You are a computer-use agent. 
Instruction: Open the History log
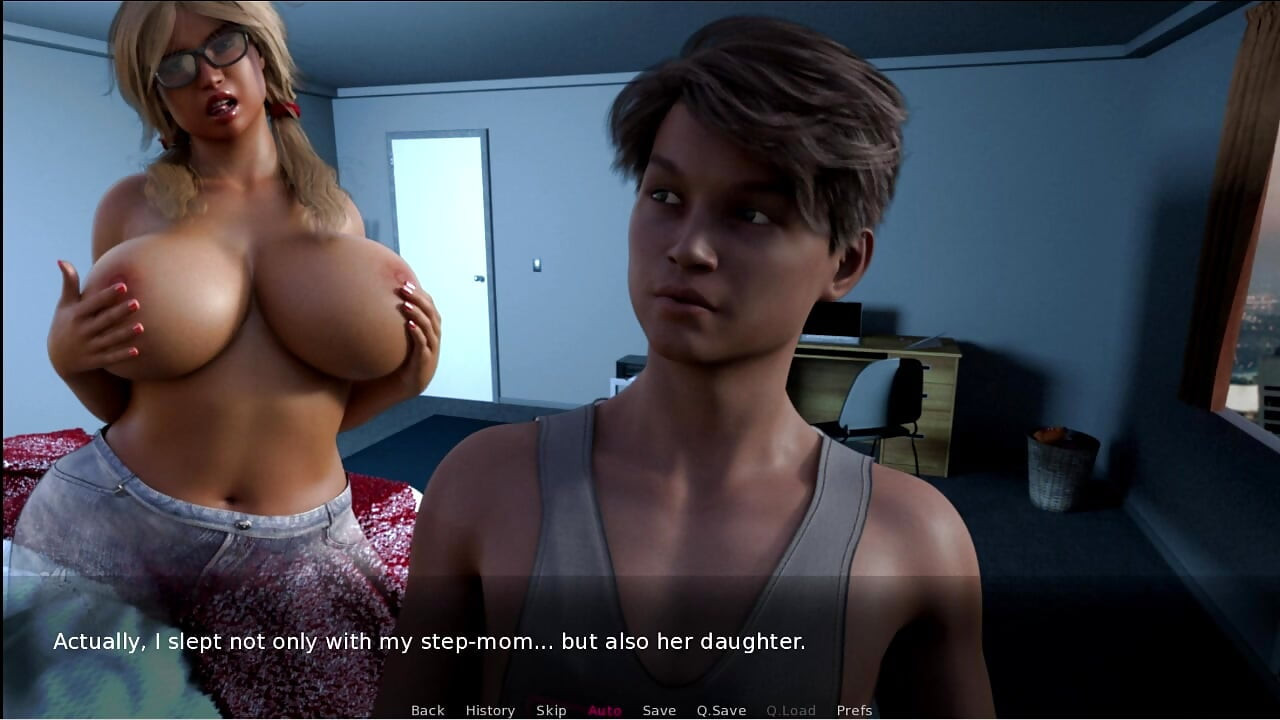[490, 710]
